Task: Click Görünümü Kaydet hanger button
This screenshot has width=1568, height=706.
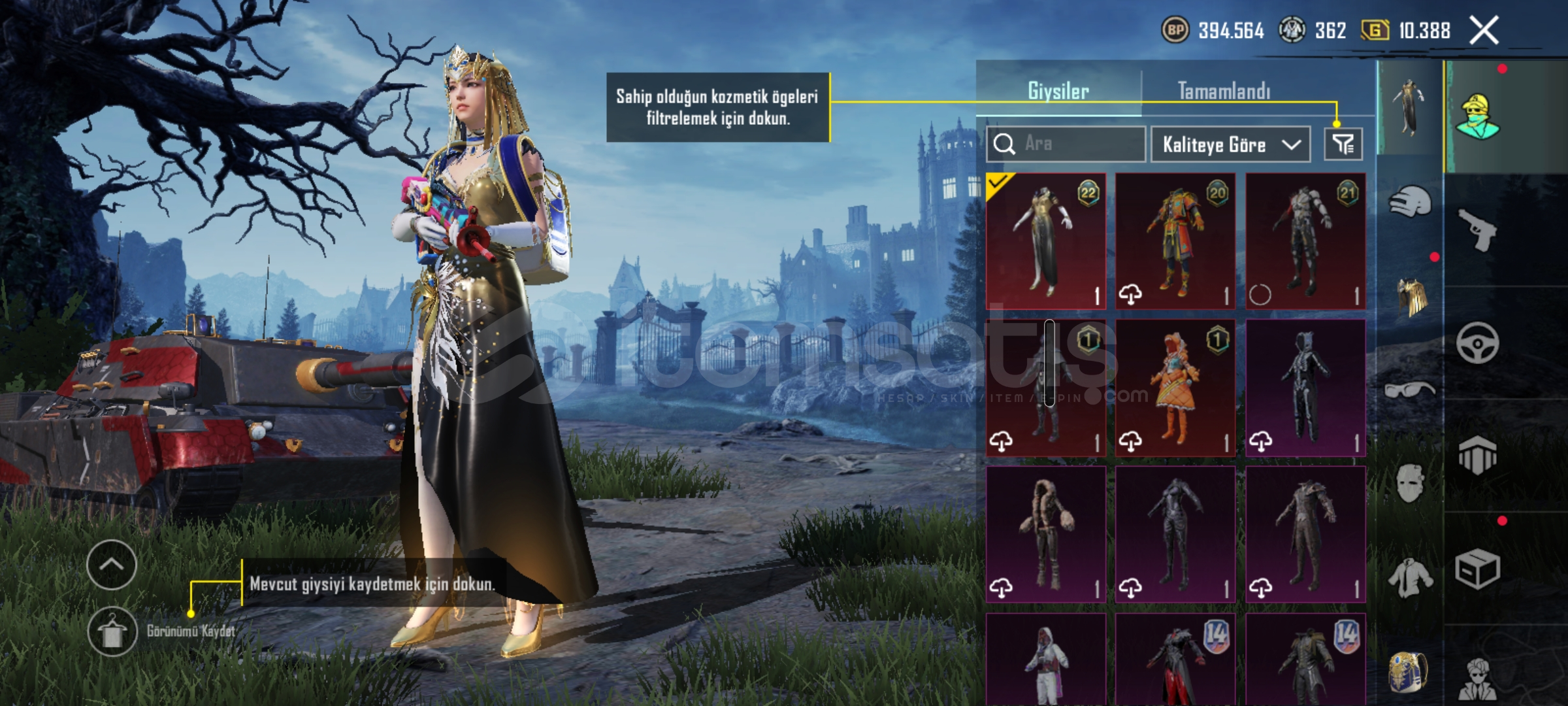Action: point(112,631)
